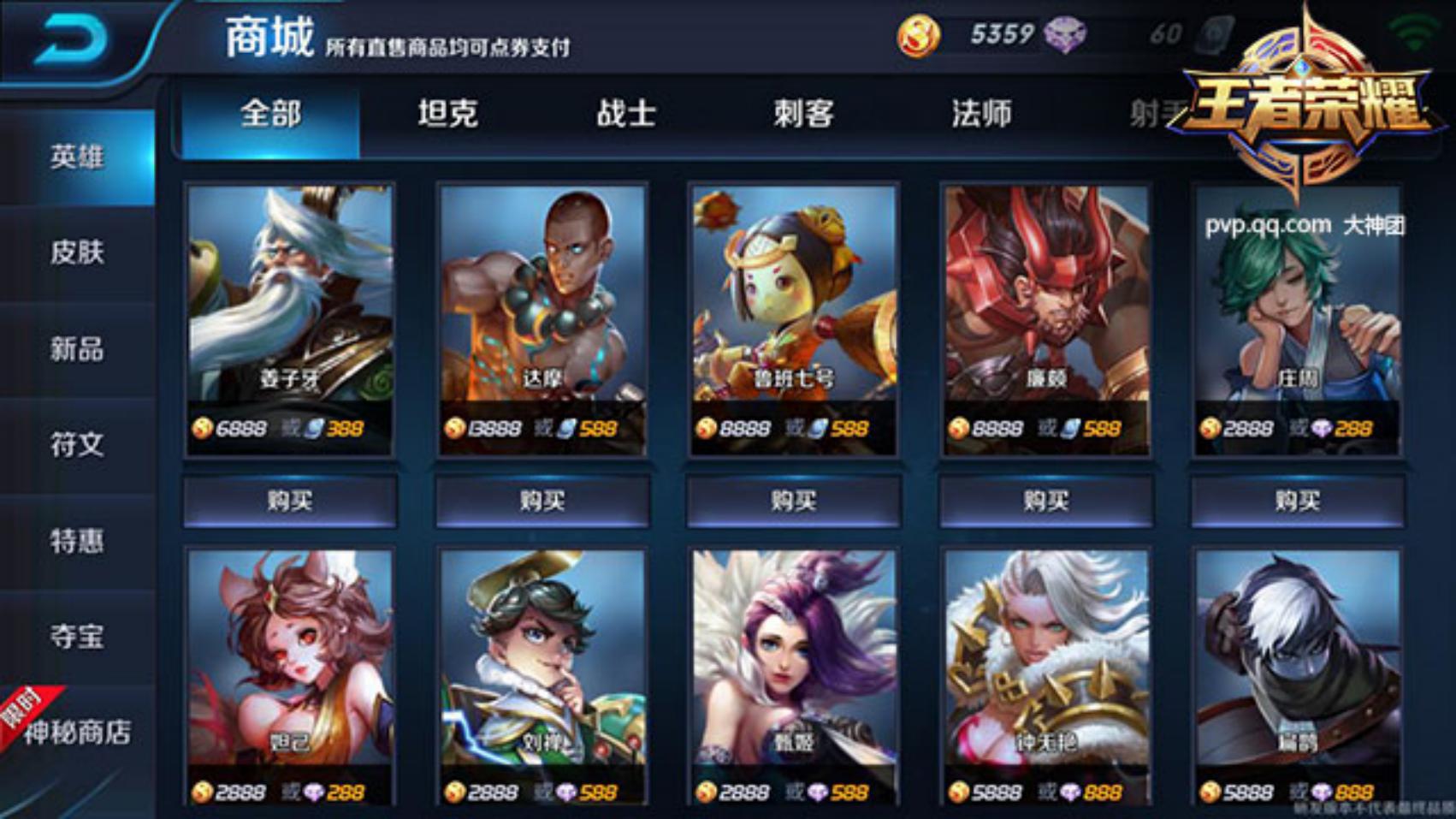
Task: Click the gold coin balance icon showing 5359
Action: (x=917, y=35)
